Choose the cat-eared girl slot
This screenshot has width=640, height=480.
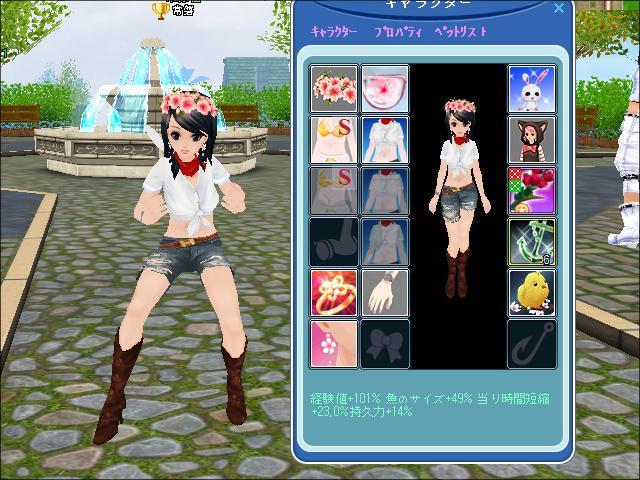pyautogui.click(x=531, y=139)
